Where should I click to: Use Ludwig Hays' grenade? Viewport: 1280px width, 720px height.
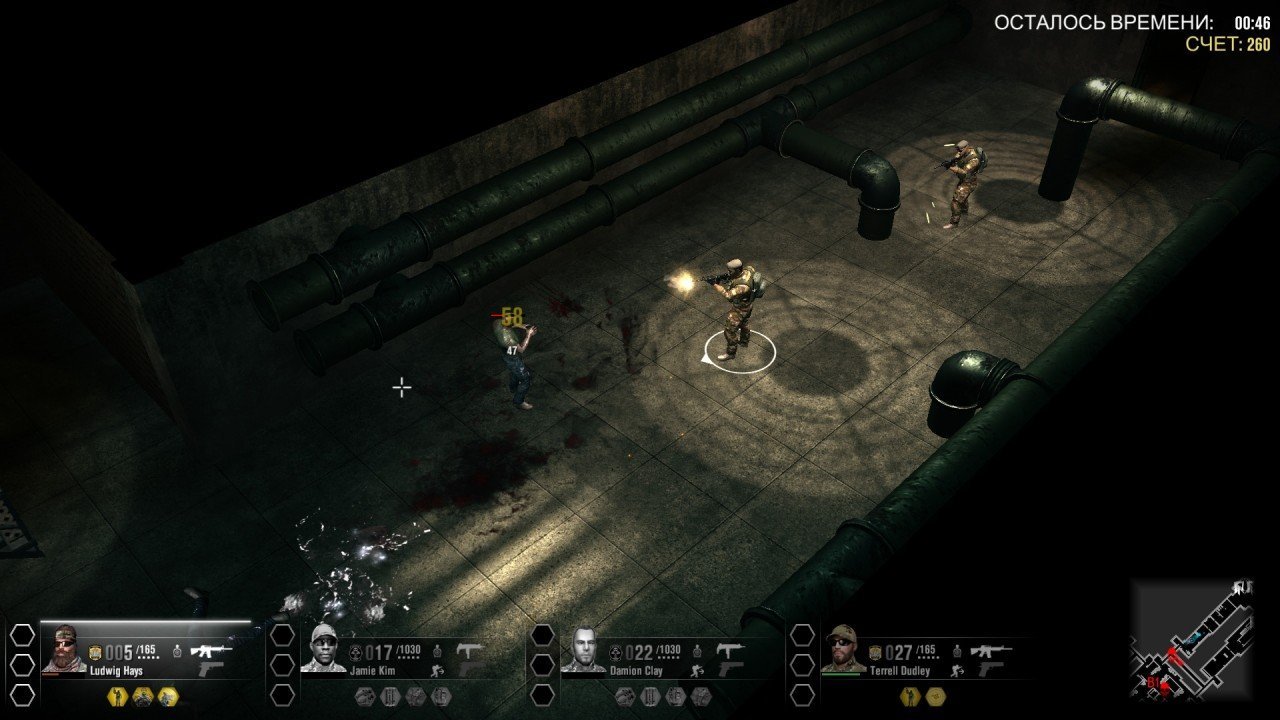(x=177, y=651)
